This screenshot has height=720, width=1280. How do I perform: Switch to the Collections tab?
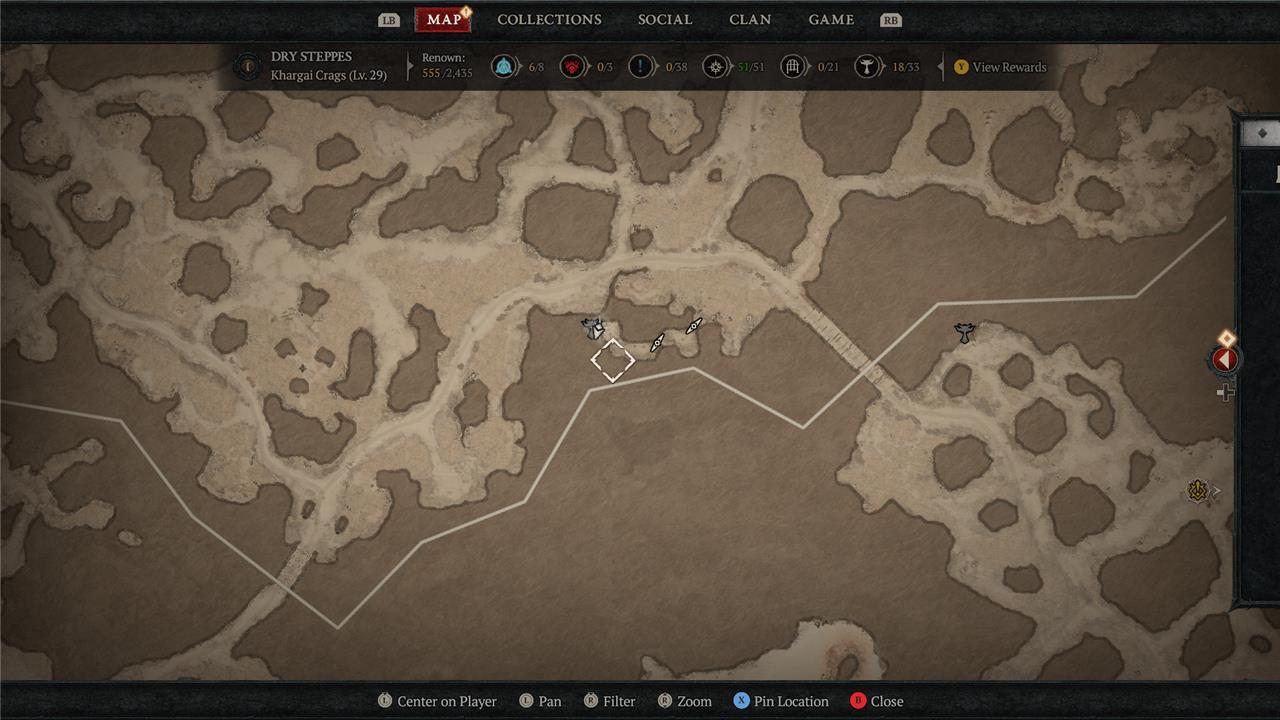549,20
